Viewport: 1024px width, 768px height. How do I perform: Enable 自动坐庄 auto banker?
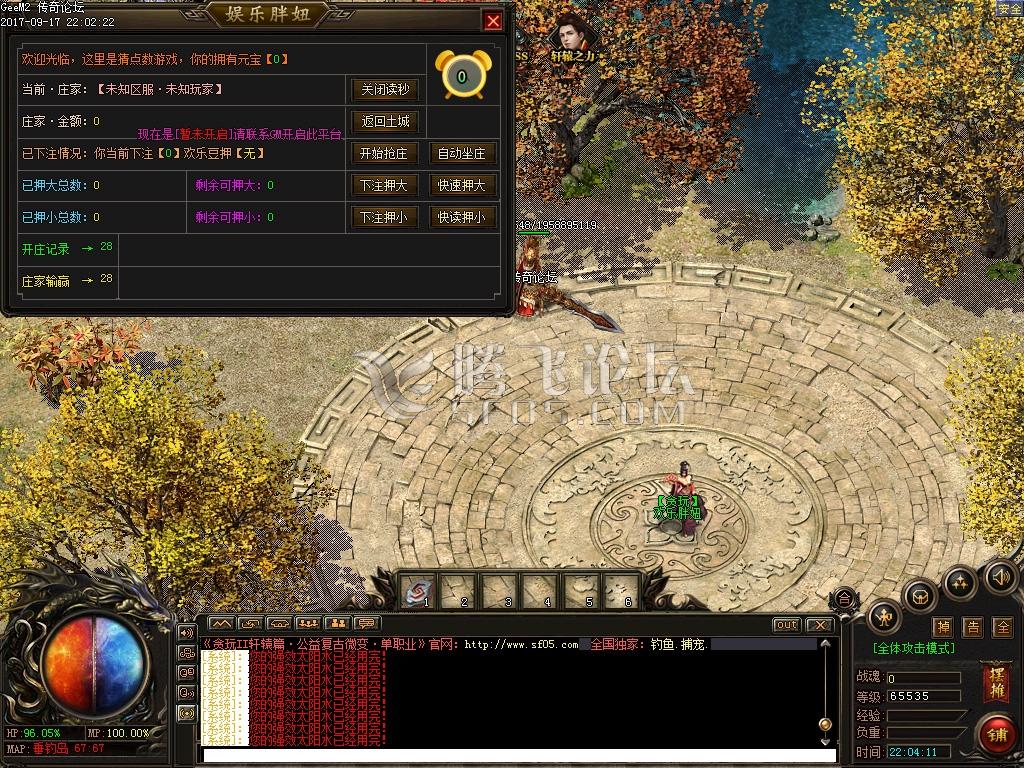[462, 153]
